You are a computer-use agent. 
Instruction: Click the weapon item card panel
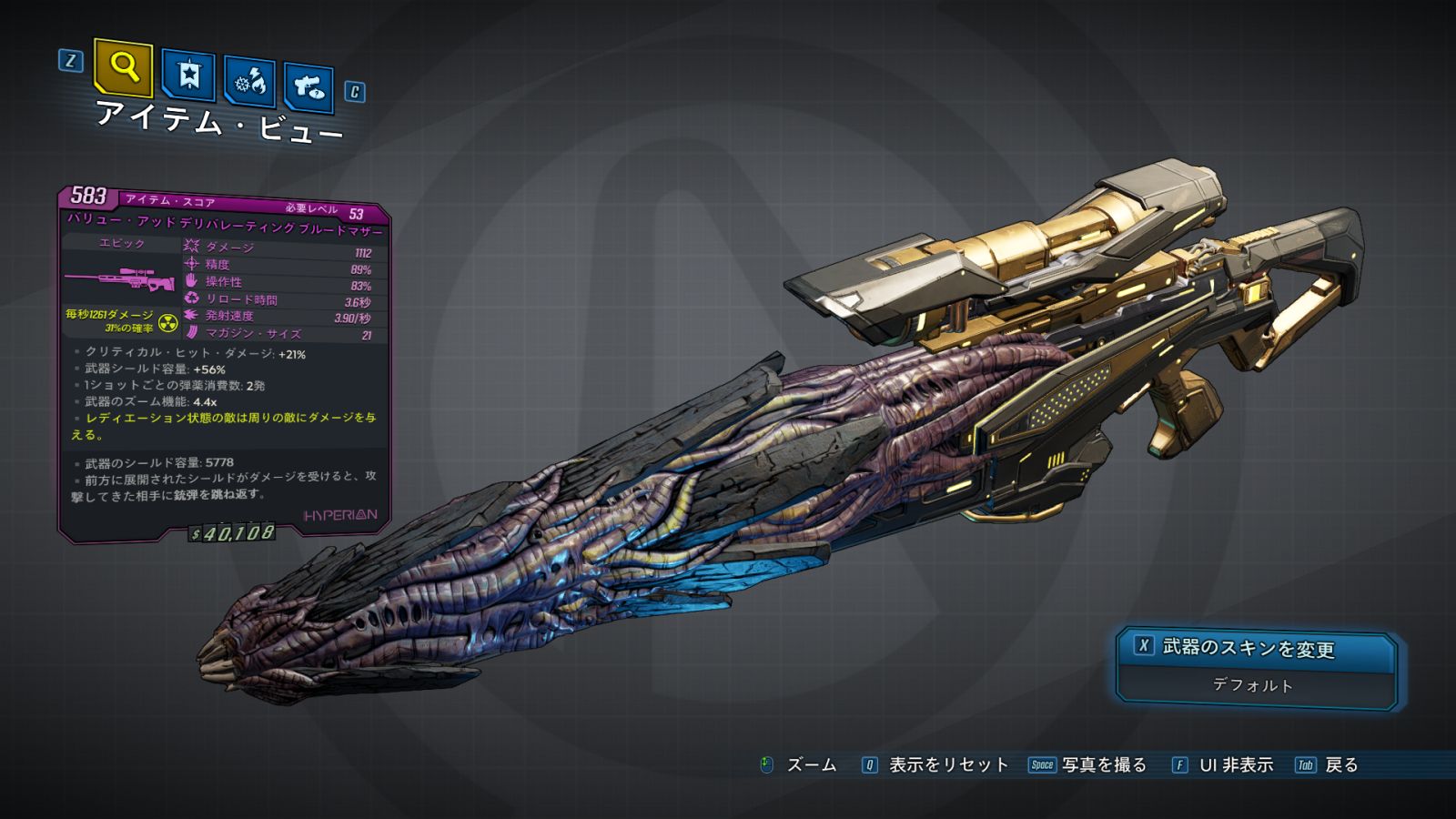click(x=224, y=364)
